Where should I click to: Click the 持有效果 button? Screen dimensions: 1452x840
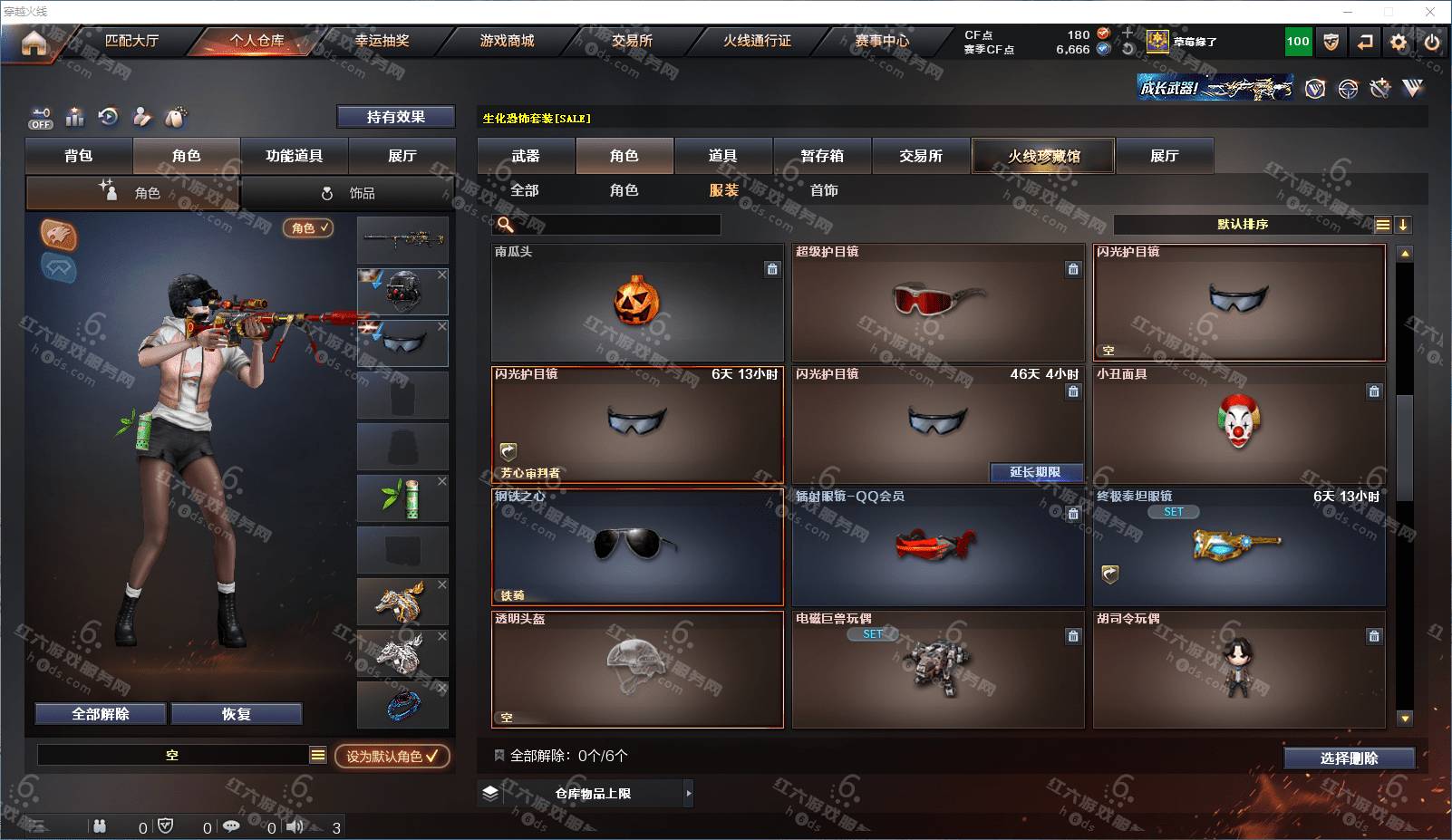(x=395, y=117)
